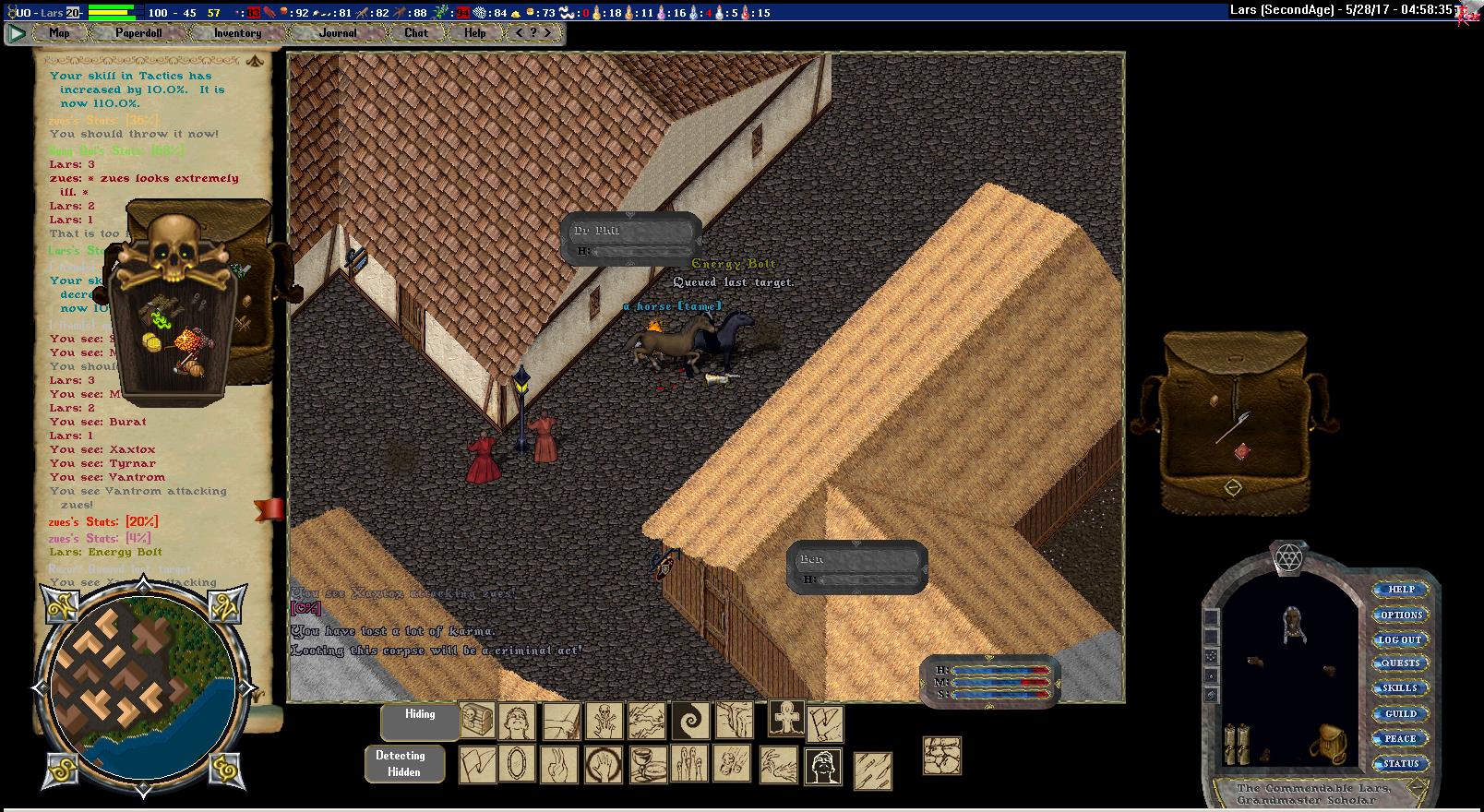Open the Journal menu button
The height and width of the screenshot is (812, 1484).
(338, 33)
